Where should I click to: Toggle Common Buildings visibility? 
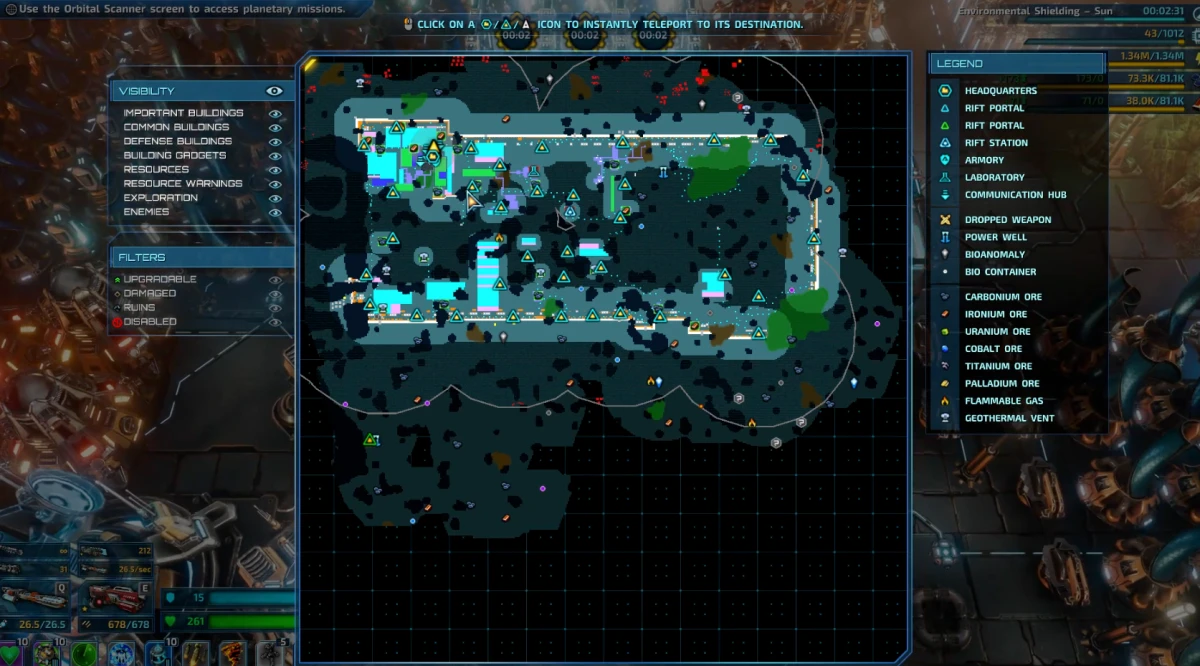tap(275, 128)
